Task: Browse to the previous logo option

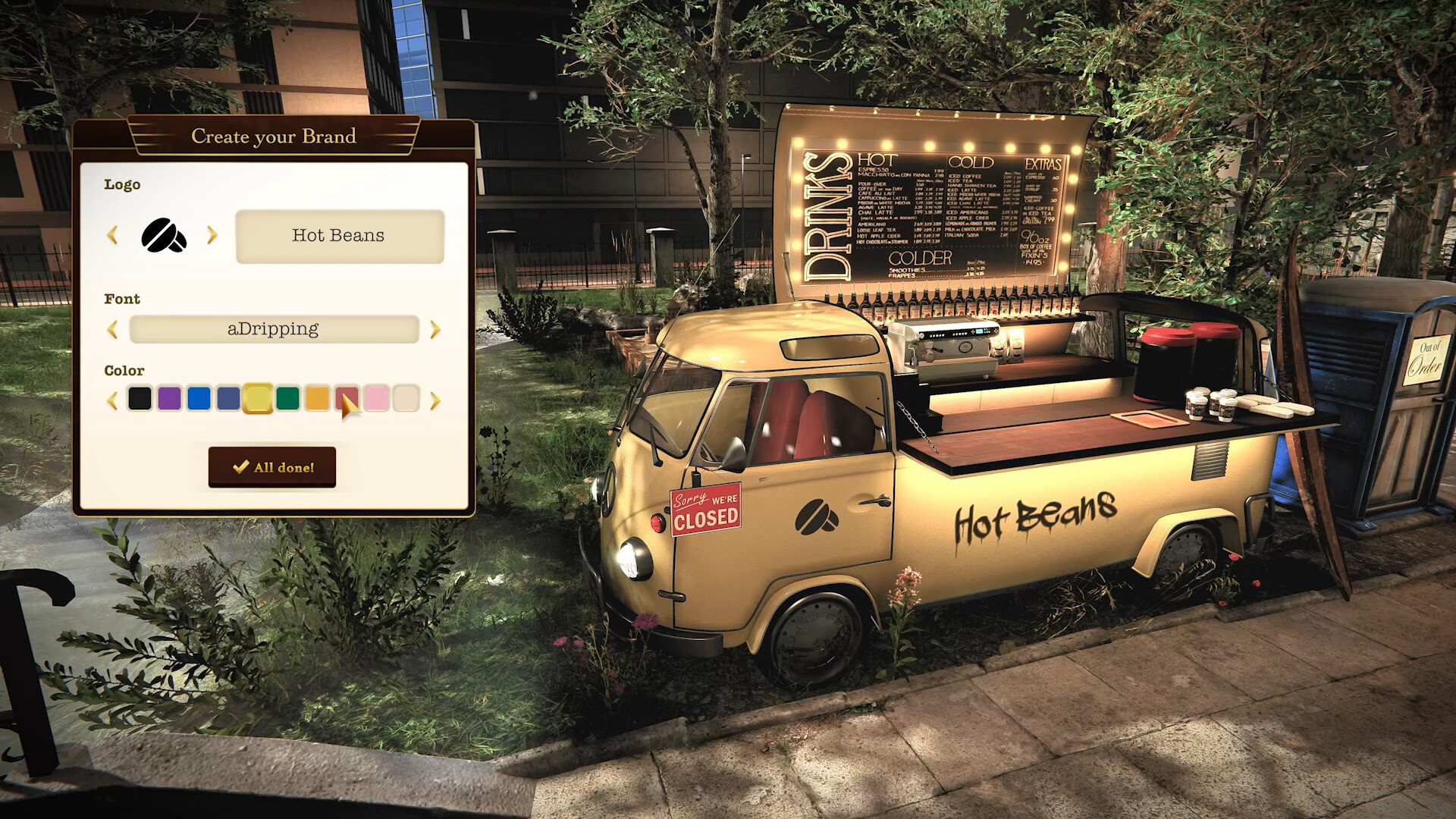Action: [x=113, y=236]
